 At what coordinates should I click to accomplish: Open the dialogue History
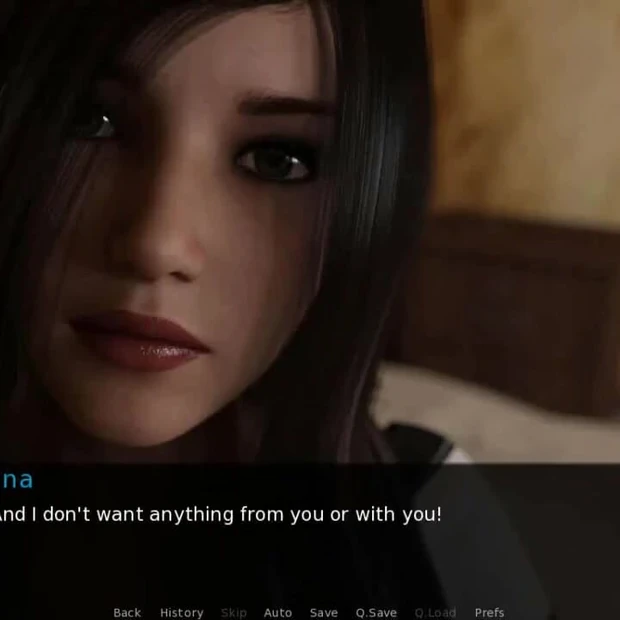coord(181,612)
